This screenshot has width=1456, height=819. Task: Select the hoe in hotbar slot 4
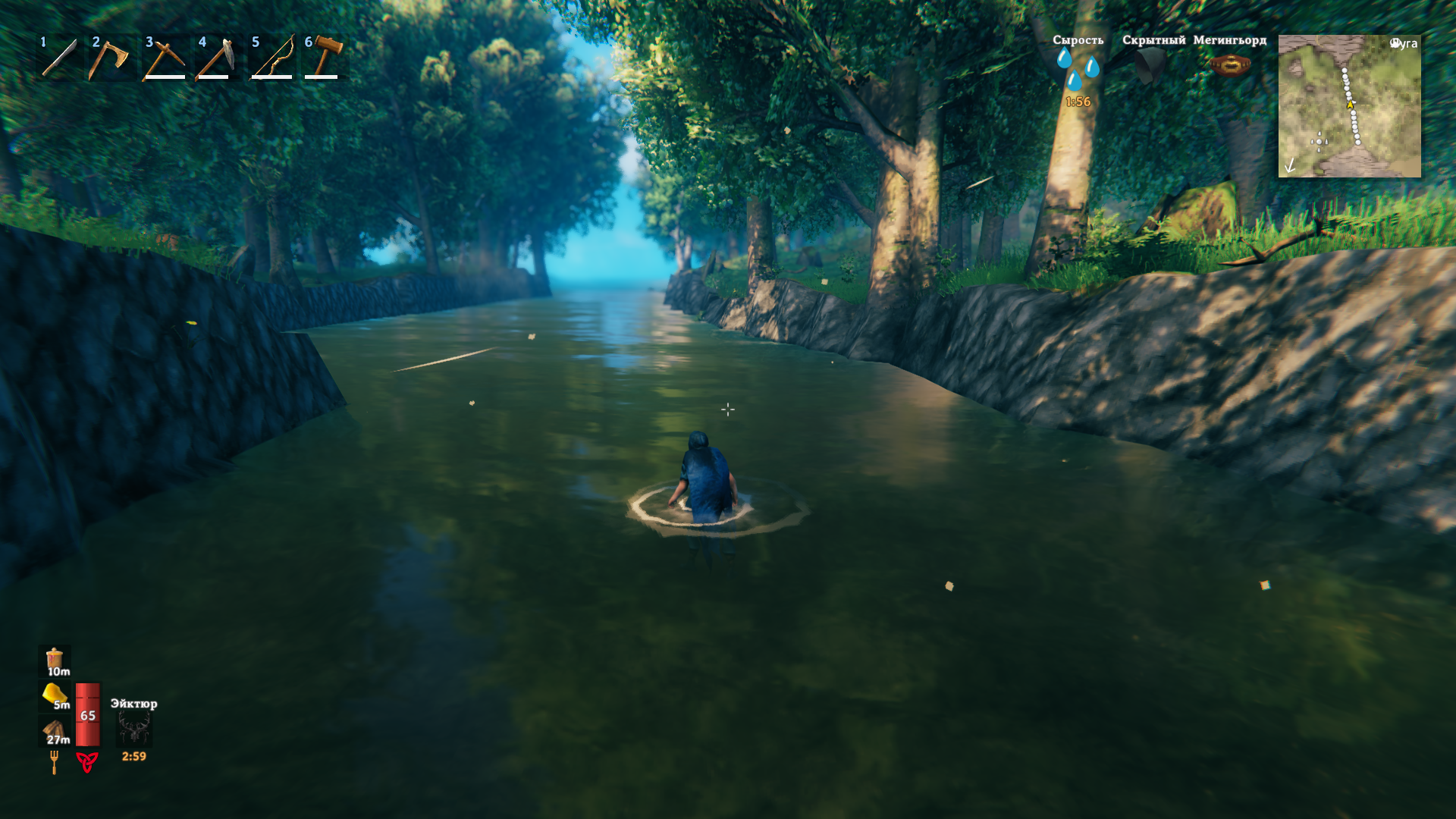coord(217,58)
